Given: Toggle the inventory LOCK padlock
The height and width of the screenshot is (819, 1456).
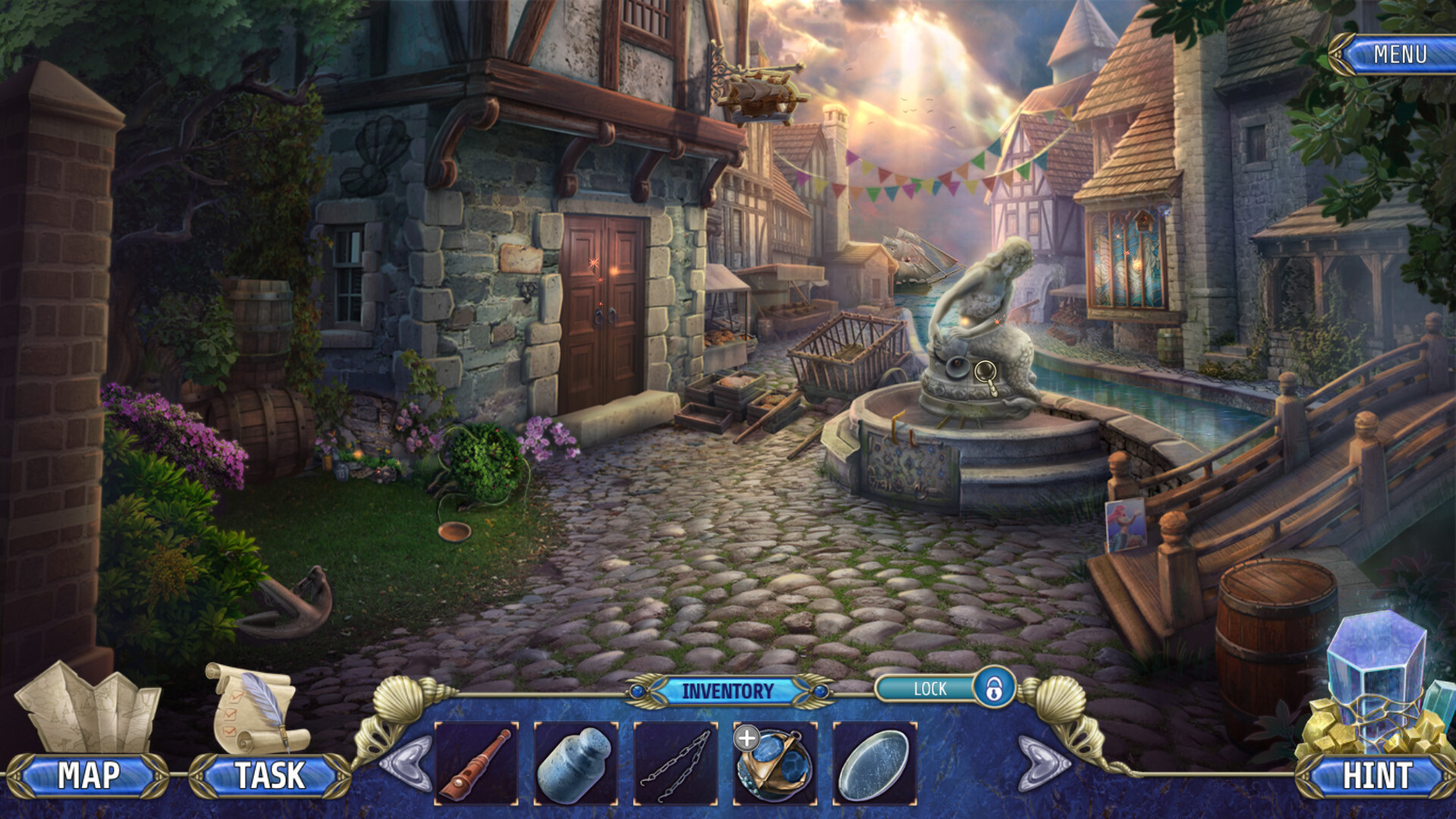Looking at the screenshot, I should click(x=996, y=689).
